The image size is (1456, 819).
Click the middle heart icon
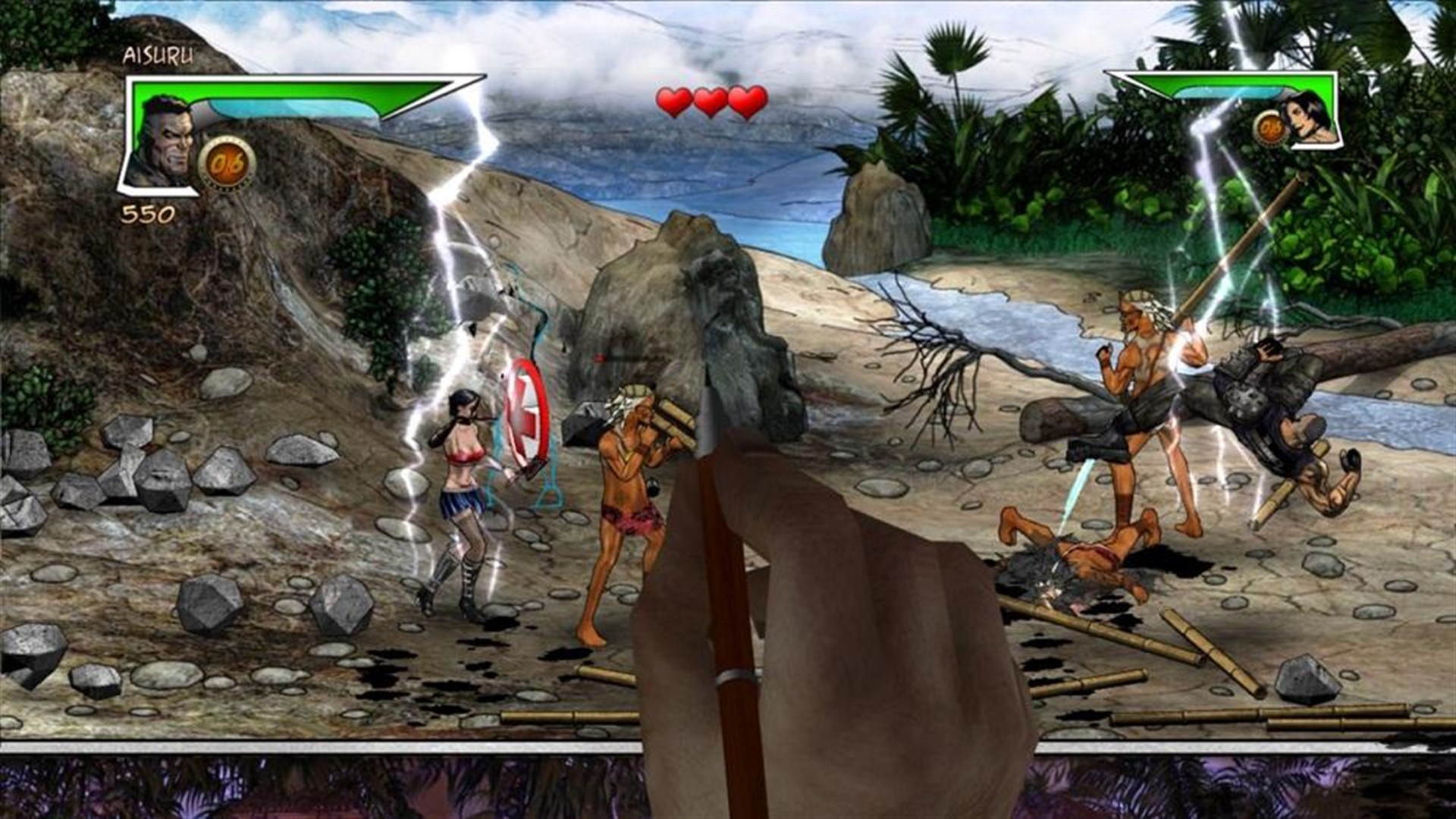point(710,100)
